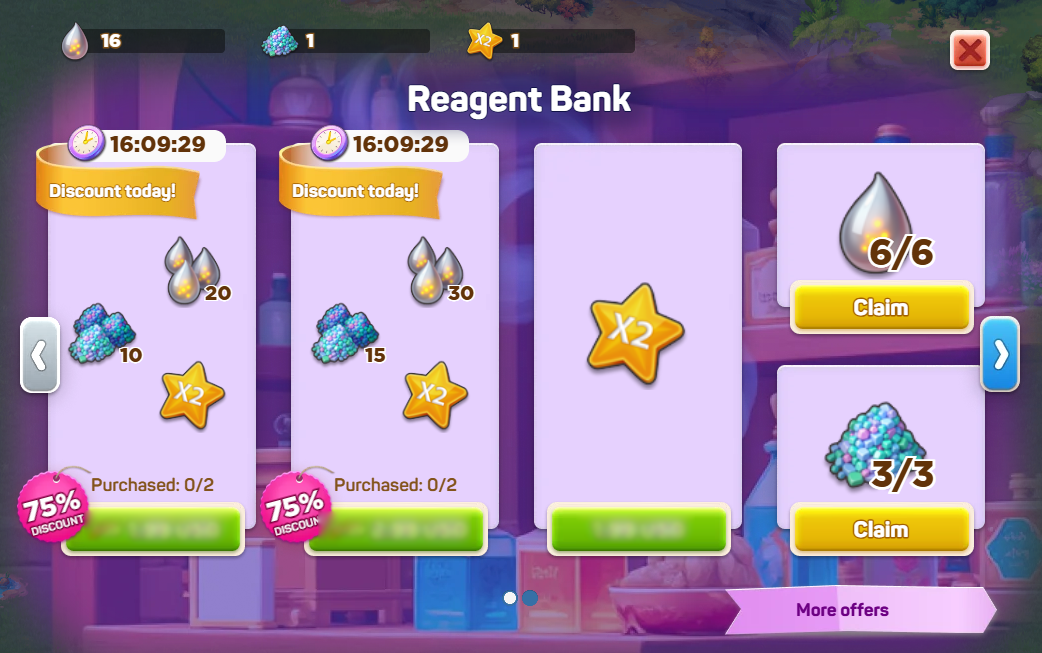Claim the 3/3 crystal pile reward
Viewport: 1042px width, 653px height.
(881, 529)
